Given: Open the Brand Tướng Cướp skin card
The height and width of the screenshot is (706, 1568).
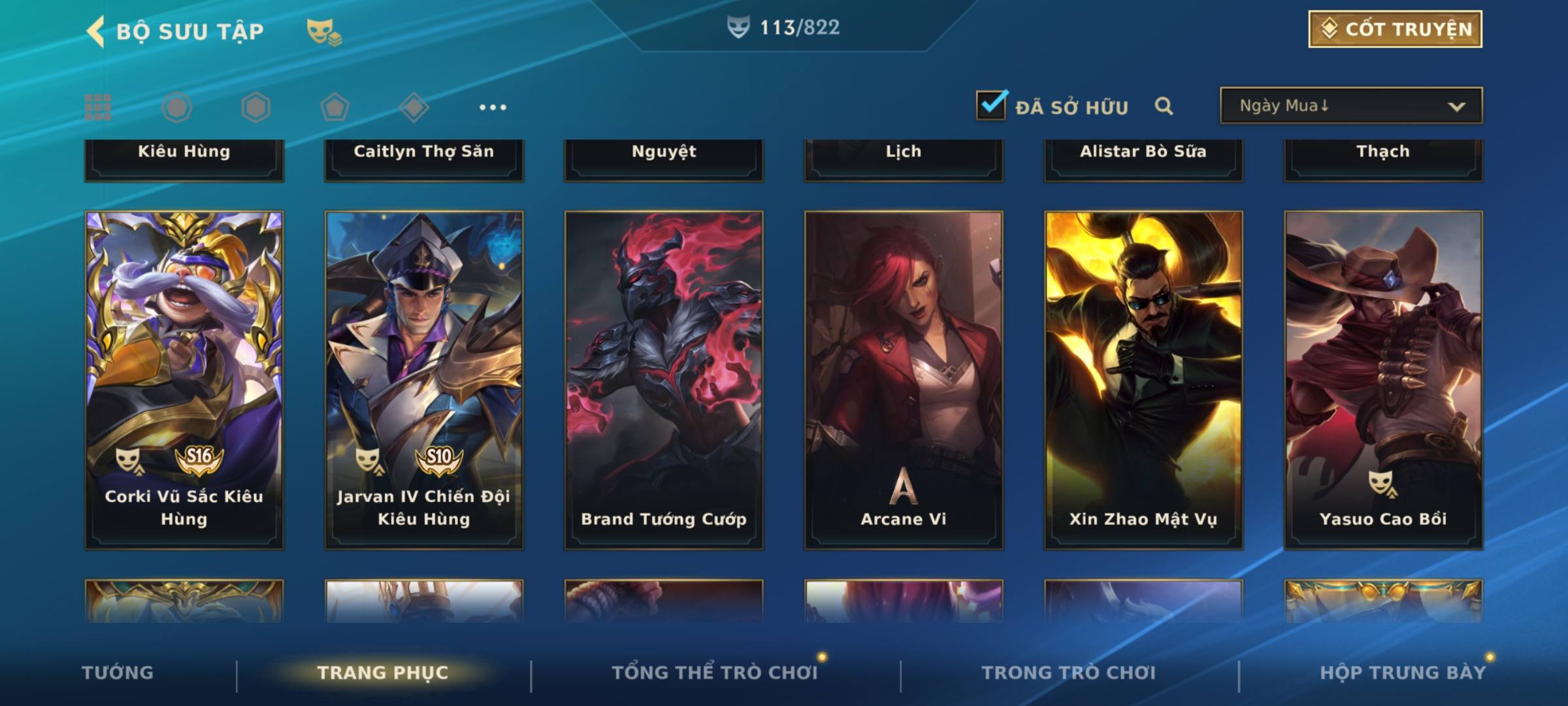Looking at the screenshot, I should pos(664,379).
